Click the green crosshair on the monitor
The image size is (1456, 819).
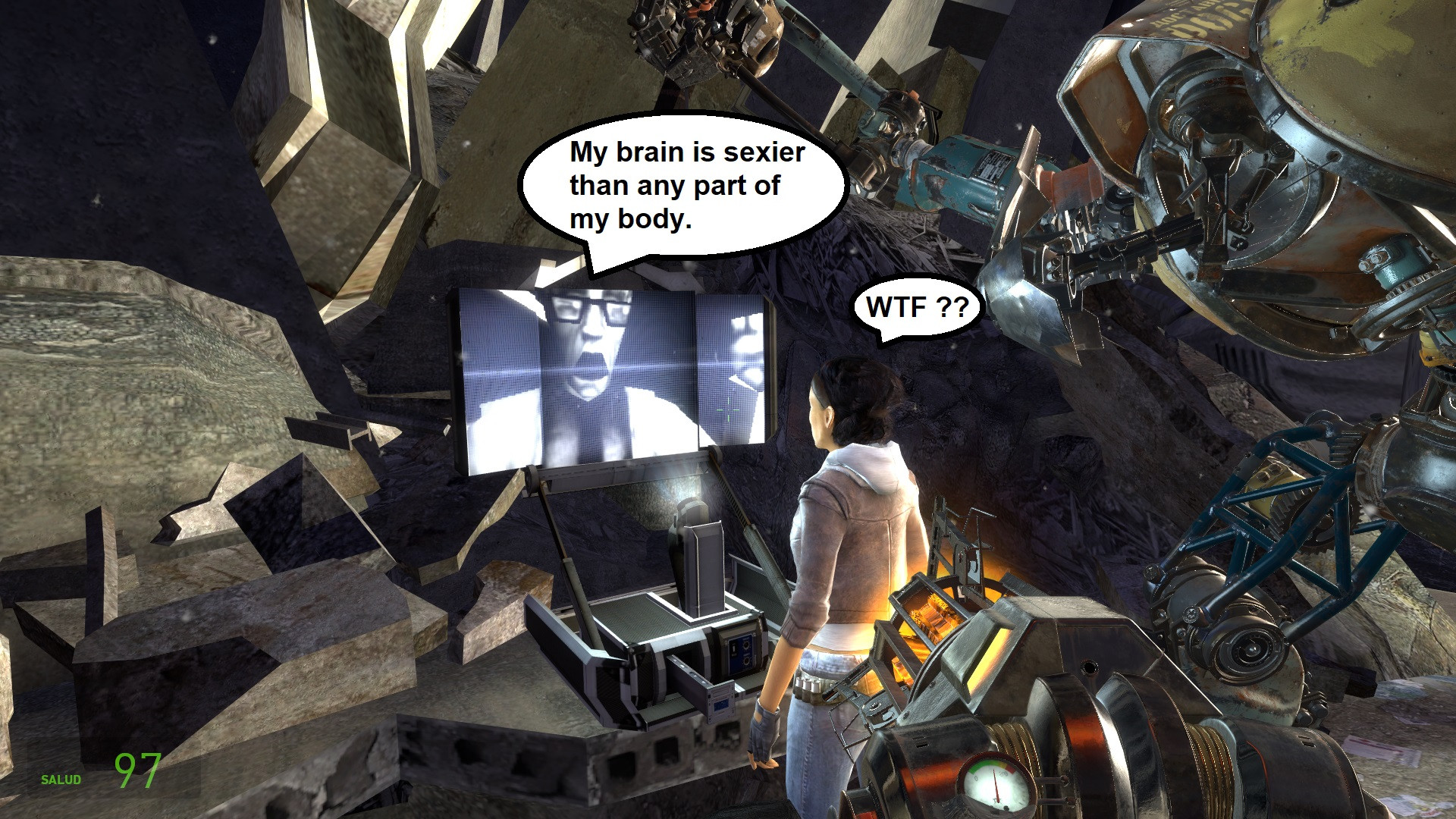[726, 409]
